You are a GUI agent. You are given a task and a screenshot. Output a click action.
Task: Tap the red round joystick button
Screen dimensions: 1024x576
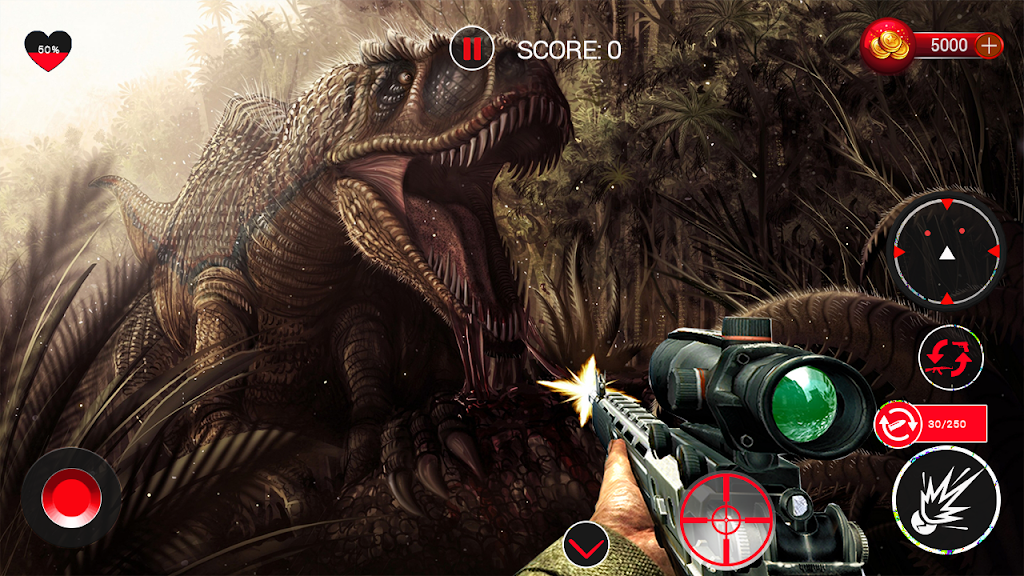[71, 497]
